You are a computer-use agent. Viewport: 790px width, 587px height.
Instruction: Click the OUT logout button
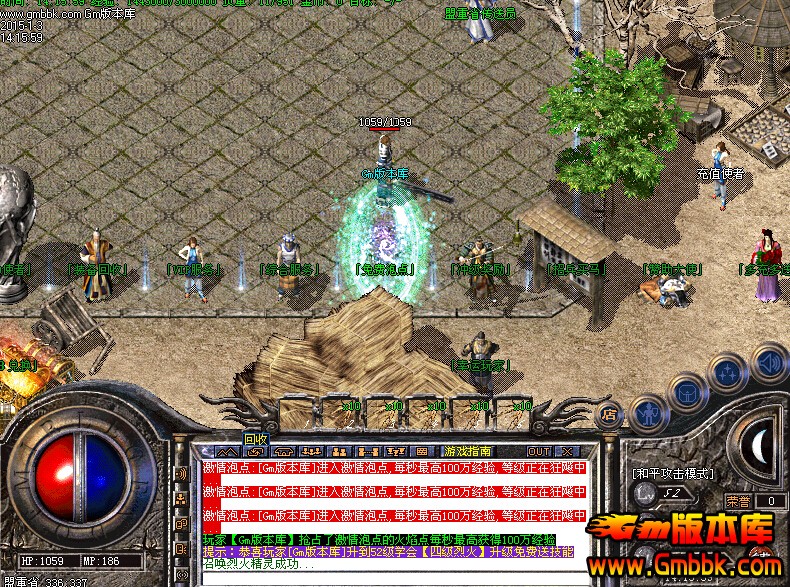pos(539,451)
